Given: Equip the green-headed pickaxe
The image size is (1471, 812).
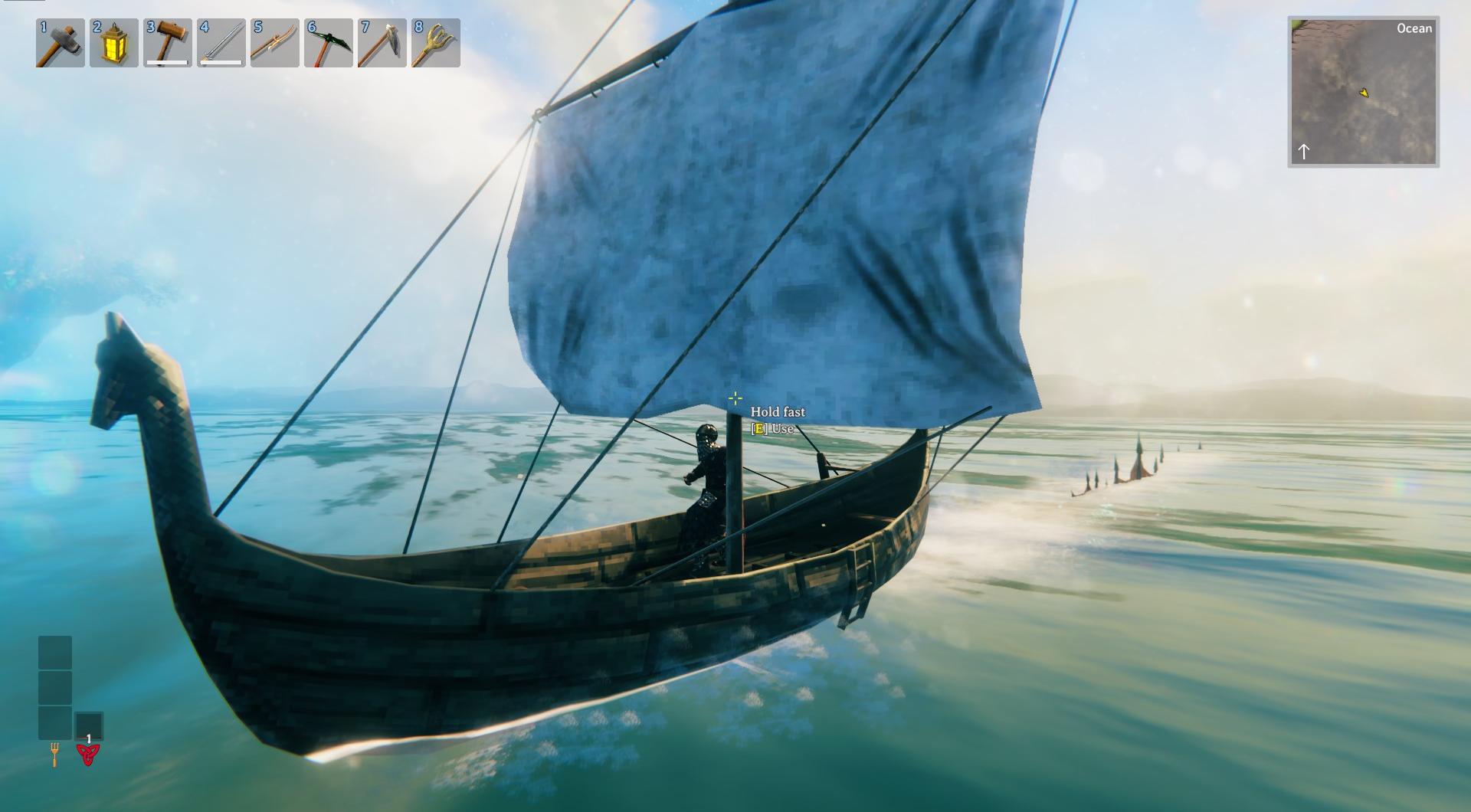Looking at the screenshot, I should coord(329,43).
